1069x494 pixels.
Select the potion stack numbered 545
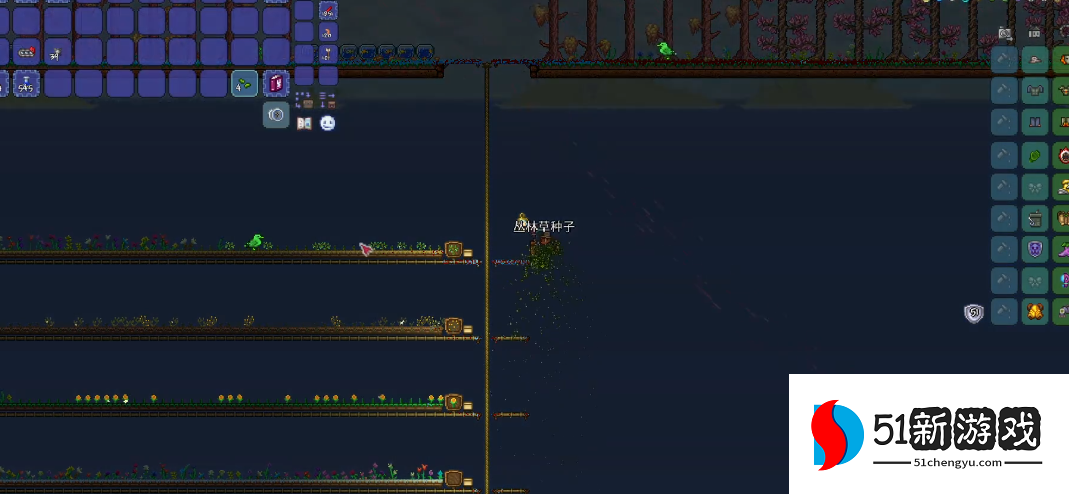click(26, 84)
